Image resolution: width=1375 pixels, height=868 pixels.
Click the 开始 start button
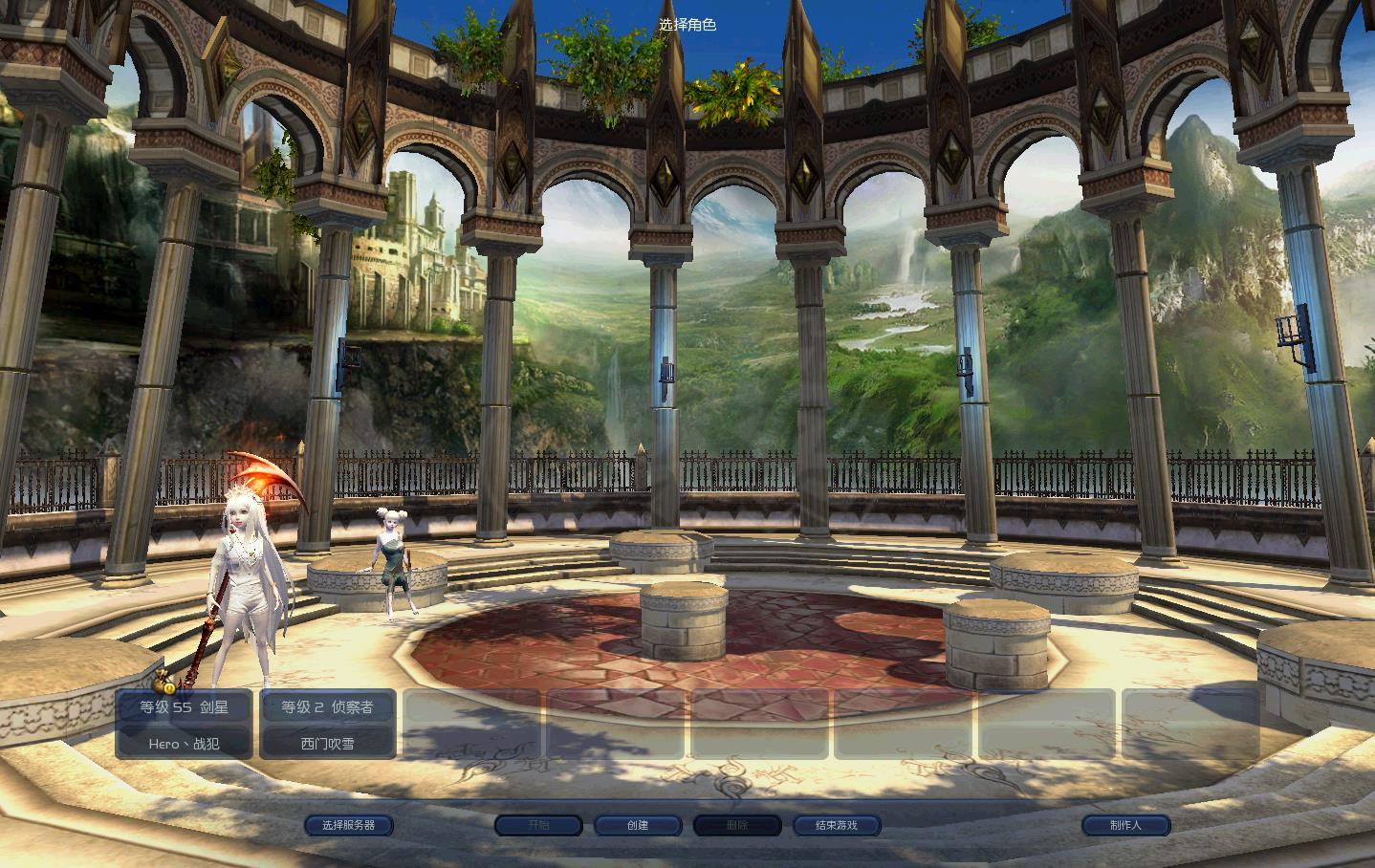[538, 825]
